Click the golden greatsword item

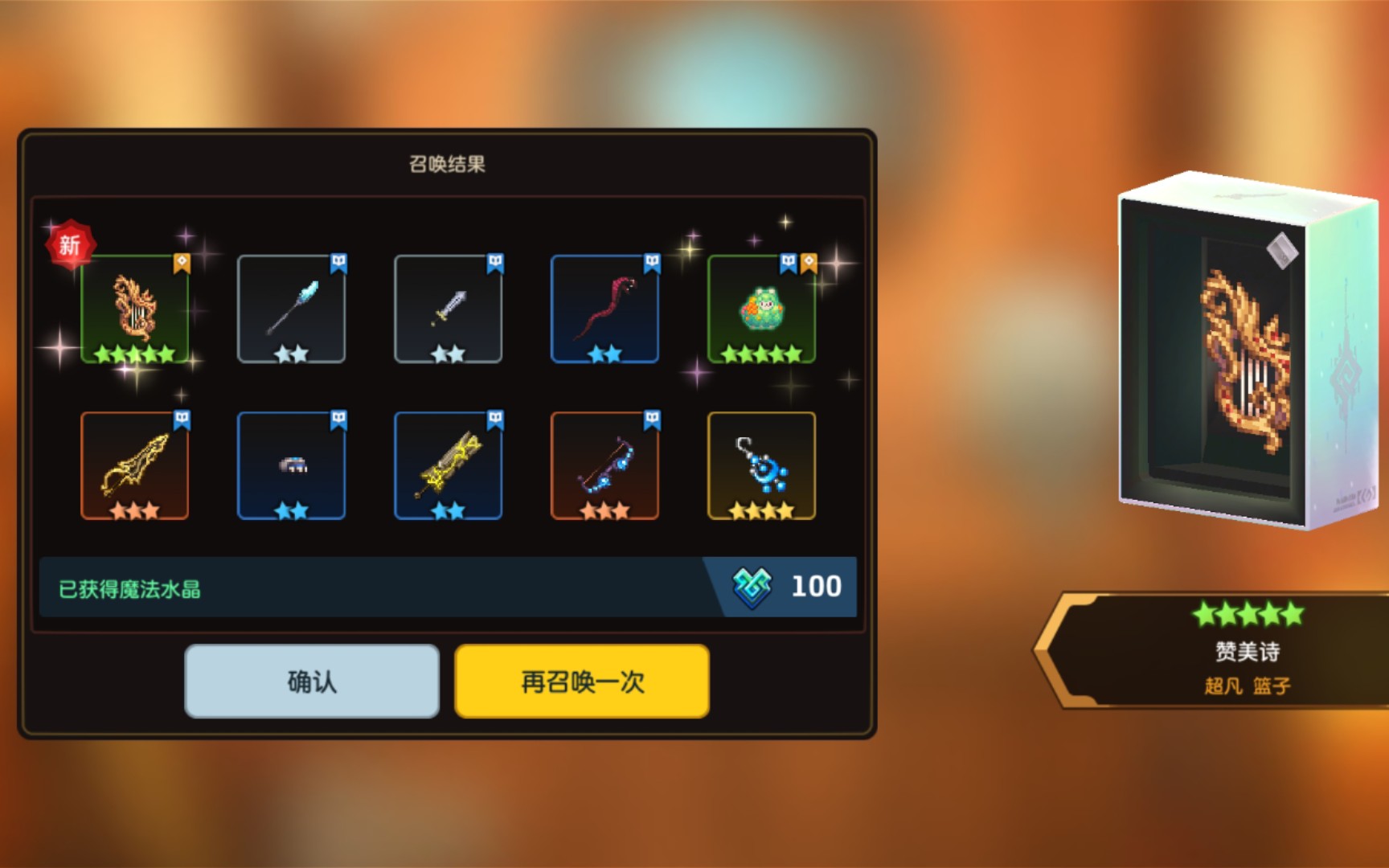tap(449, 465)
